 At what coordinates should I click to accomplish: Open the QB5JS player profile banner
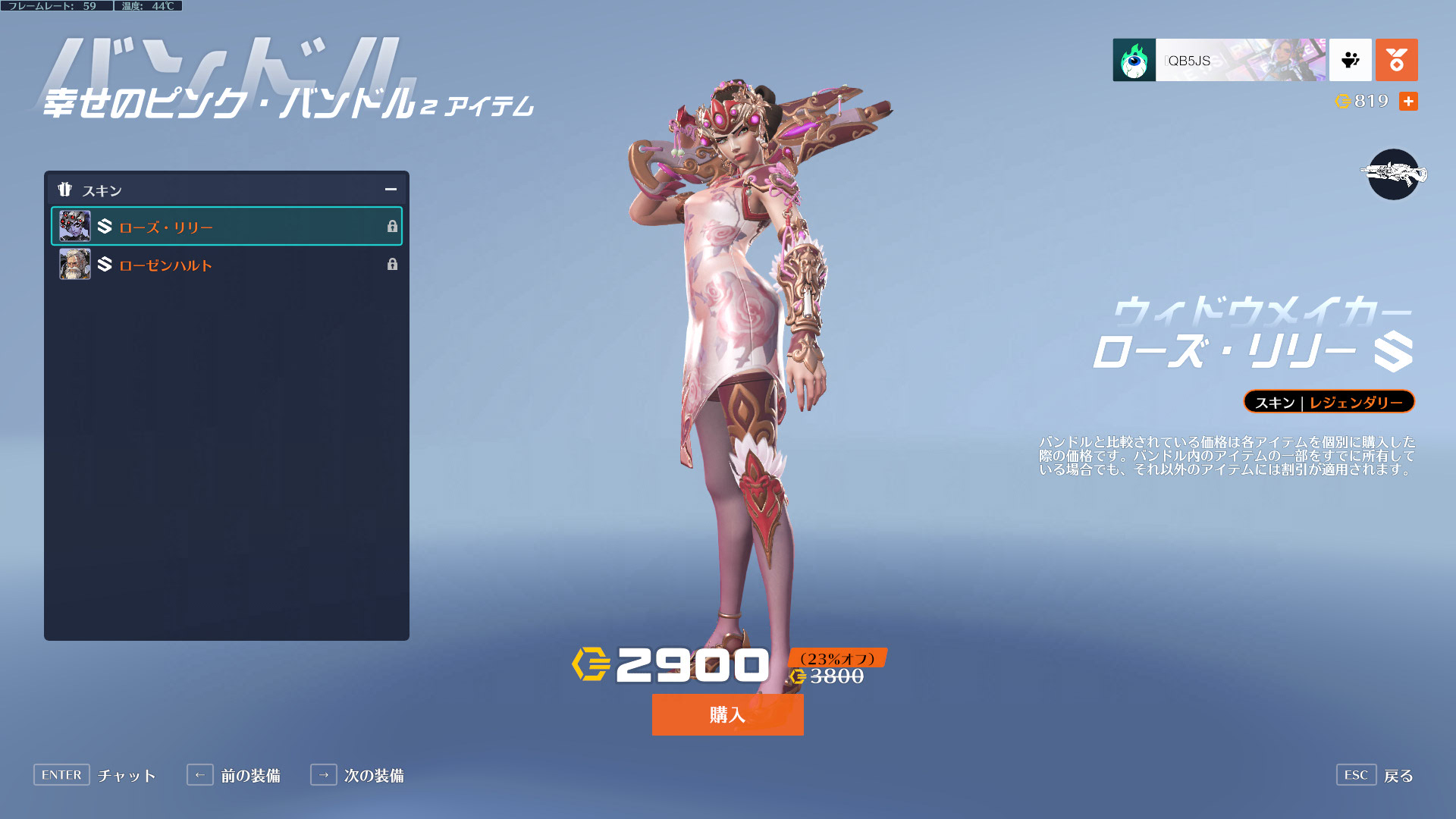pos(1219,60)
